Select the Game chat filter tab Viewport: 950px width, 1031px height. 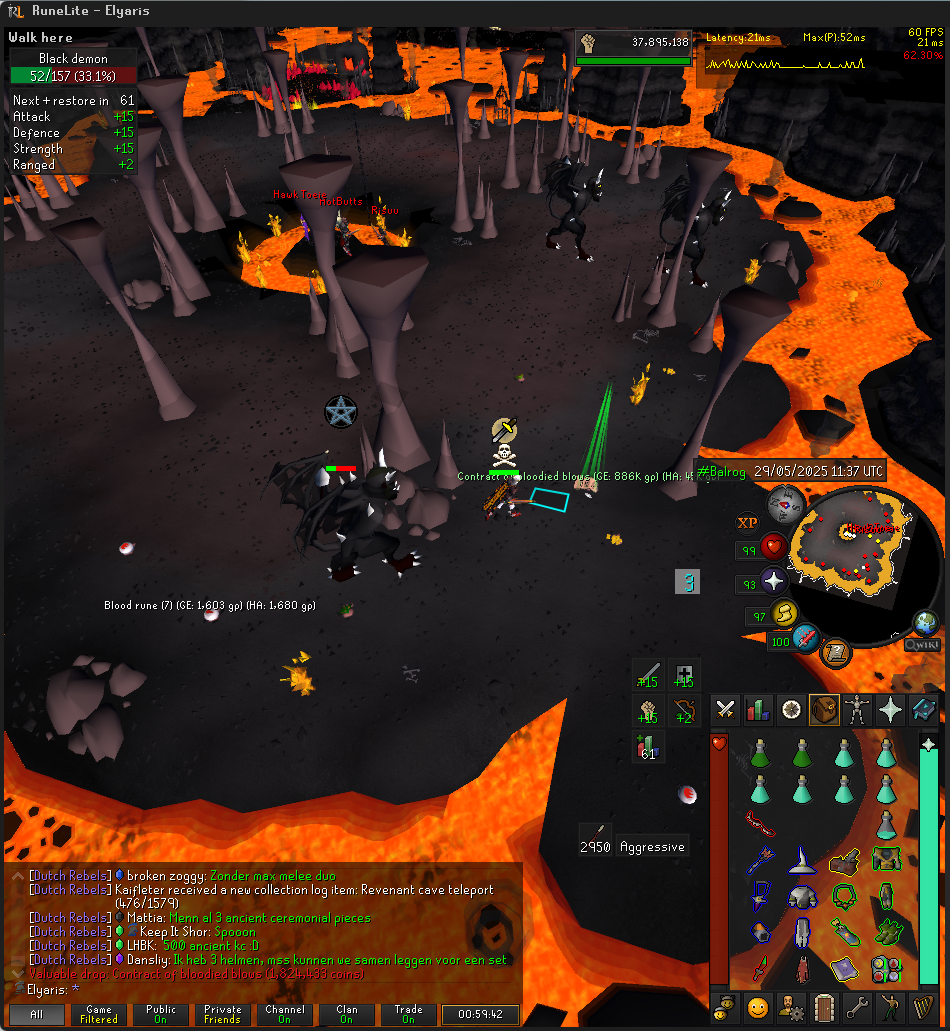[x=99, y=1014]
